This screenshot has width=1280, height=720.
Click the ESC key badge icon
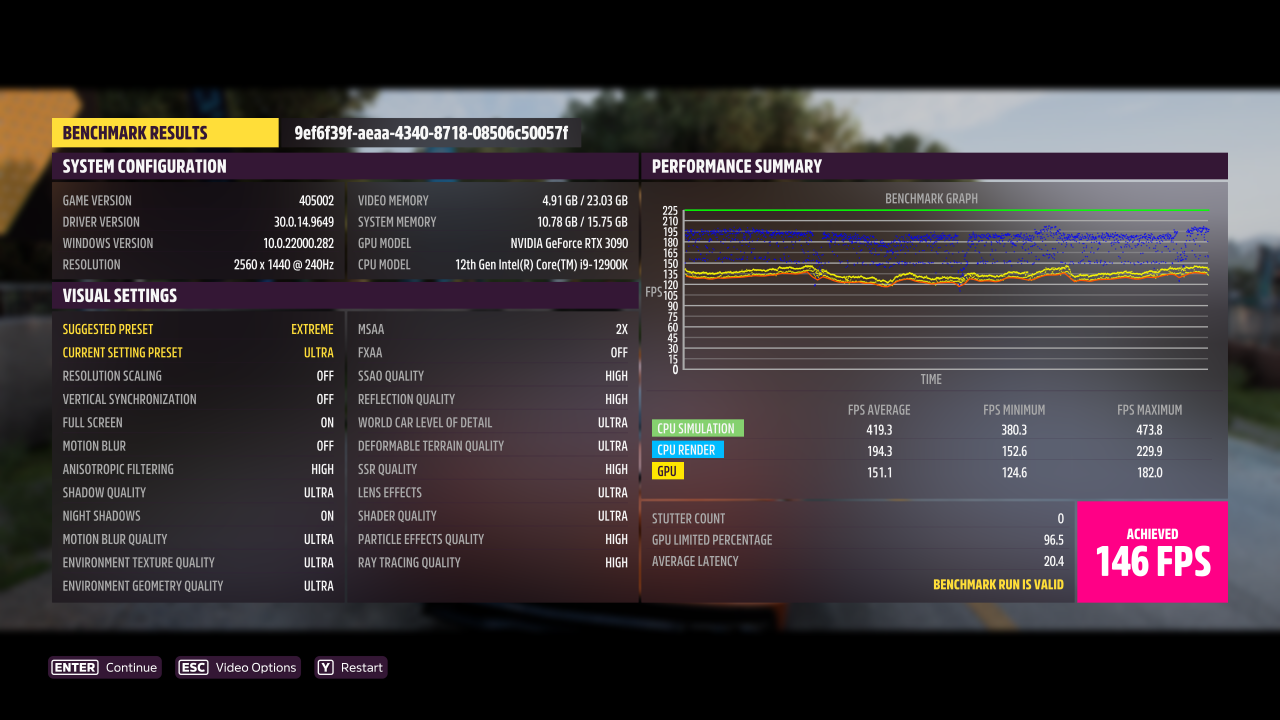click(x=193, y=667)
